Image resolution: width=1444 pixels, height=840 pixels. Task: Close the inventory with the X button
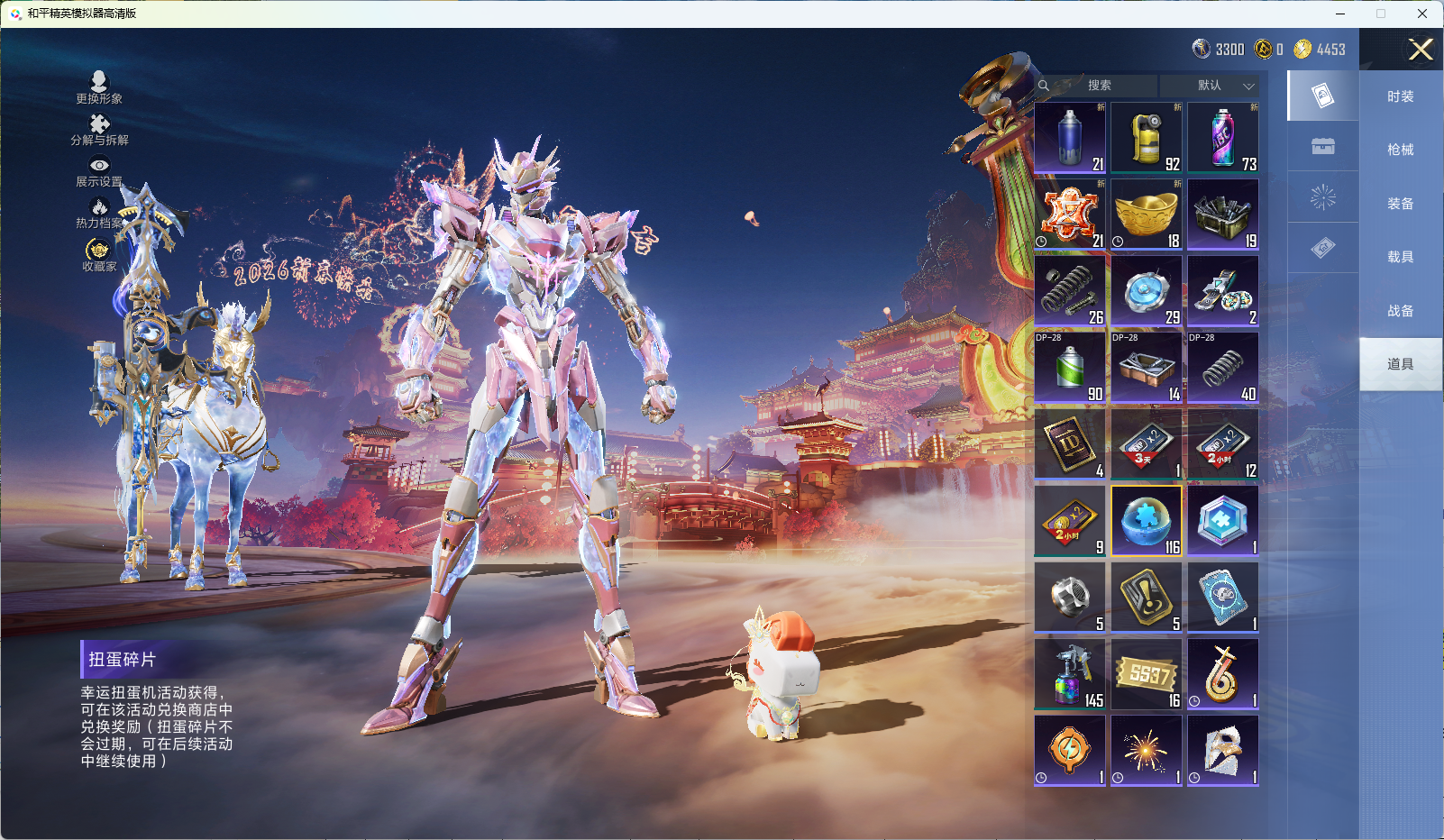1421,50
